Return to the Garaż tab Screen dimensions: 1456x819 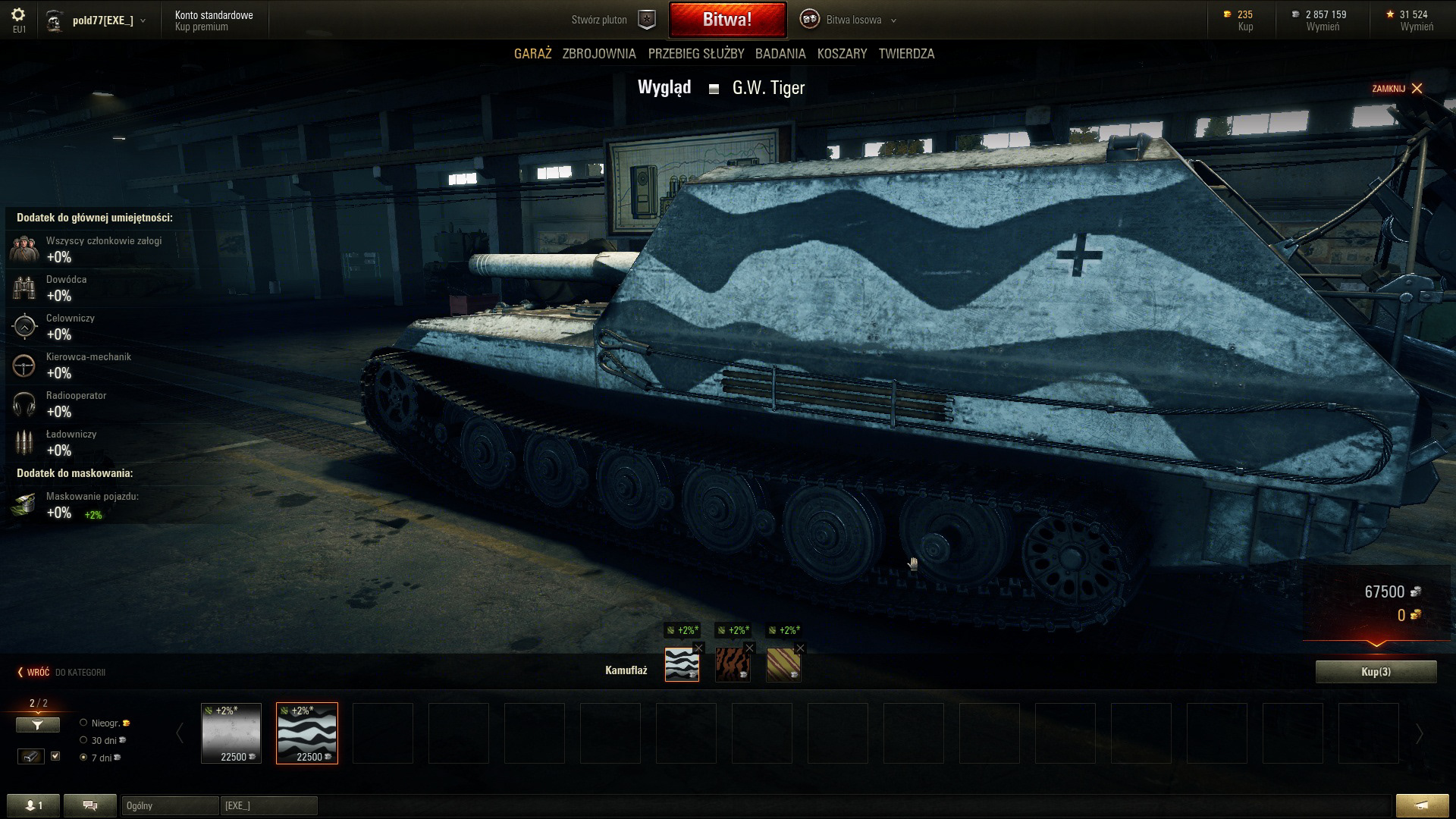pos(532,54)
